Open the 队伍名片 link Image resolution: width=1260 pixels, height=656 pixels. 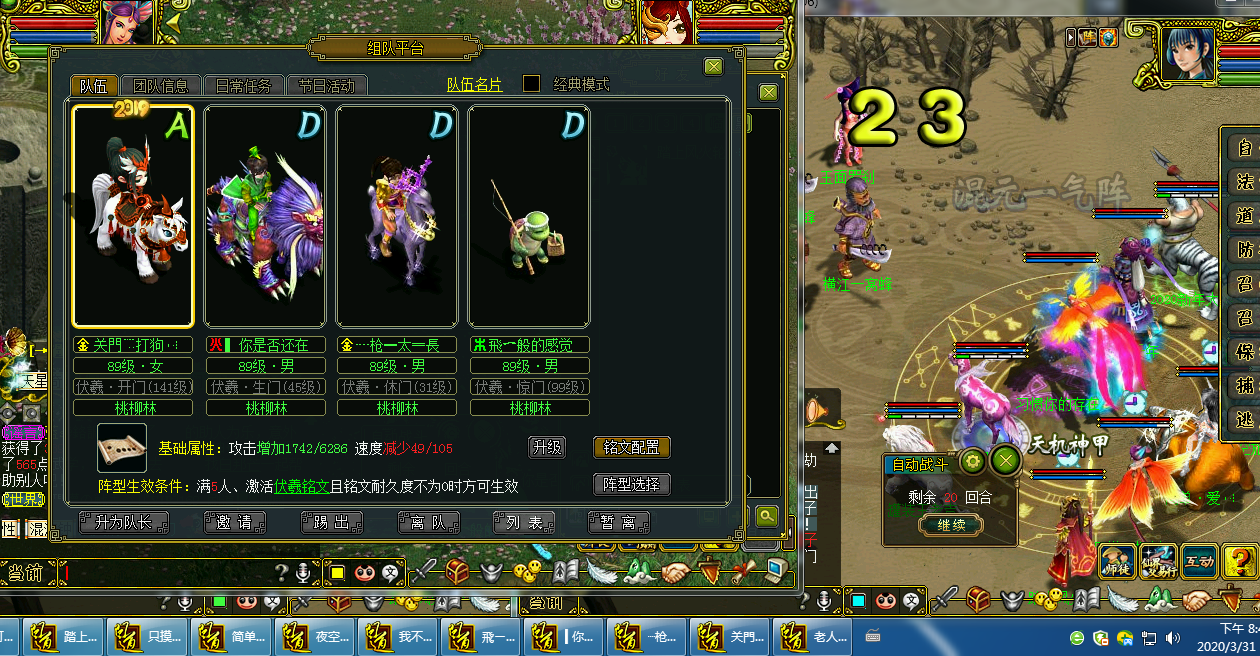pos(474,85)
